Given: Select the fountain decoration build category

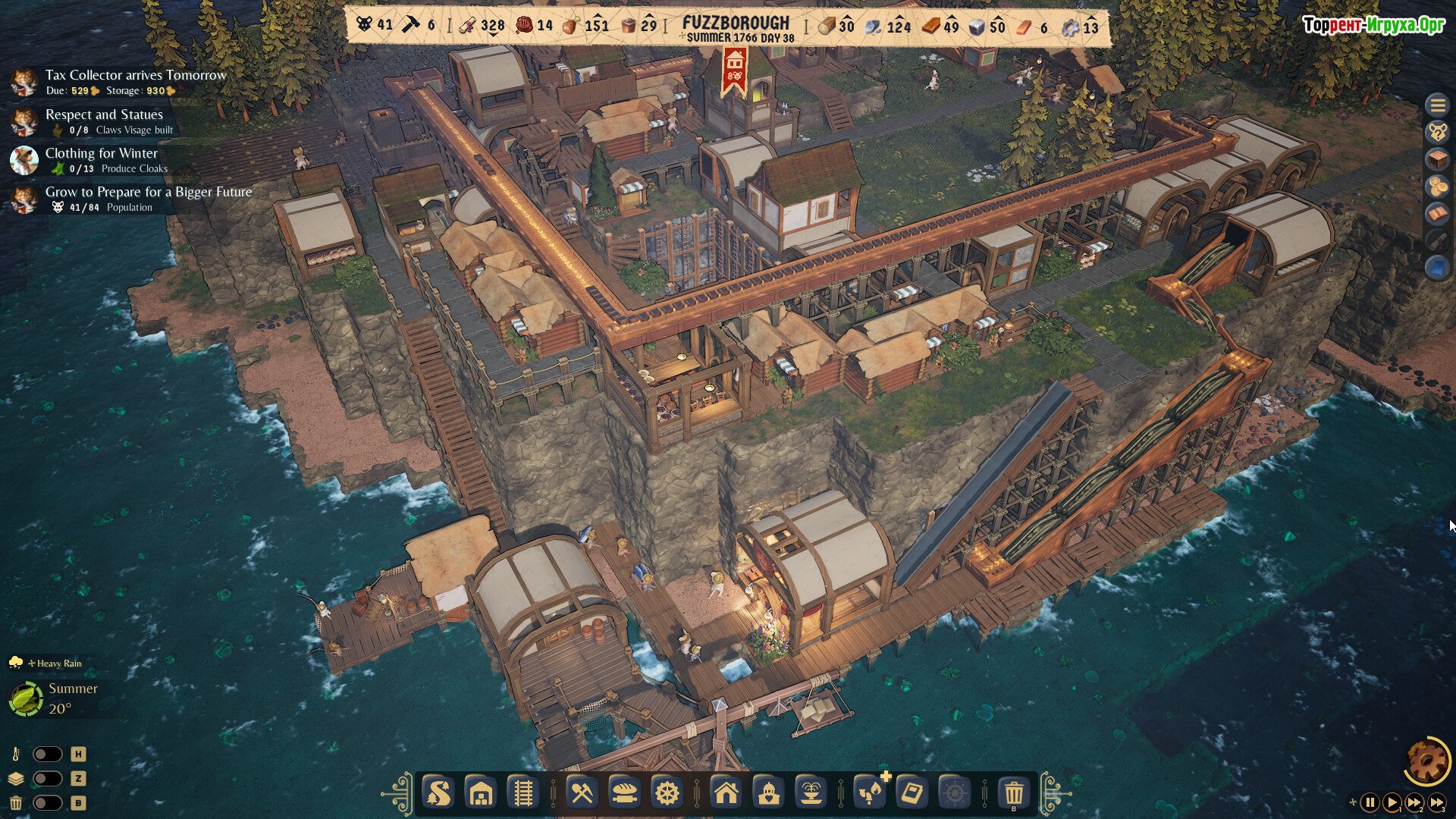Looking at the screenshot, I should [x=811, y=794].
